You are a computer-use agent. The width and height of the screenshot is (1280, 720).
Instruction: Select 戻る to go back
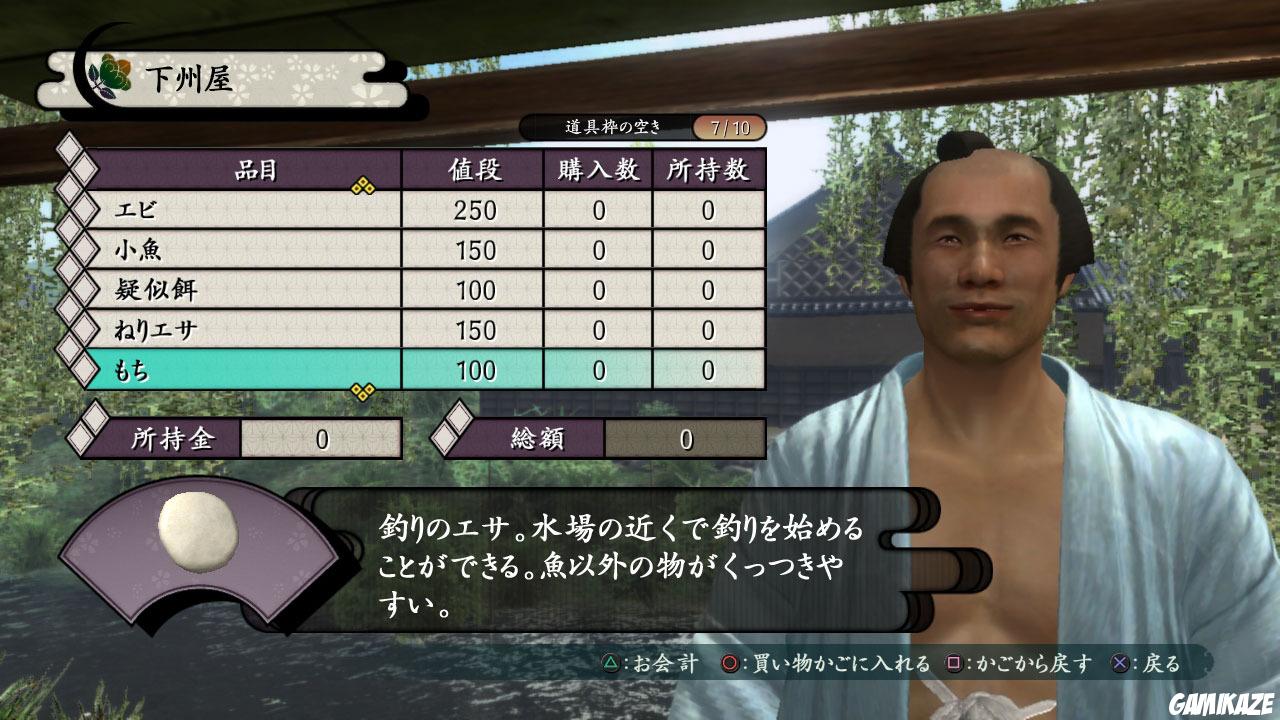point(1160,663)
